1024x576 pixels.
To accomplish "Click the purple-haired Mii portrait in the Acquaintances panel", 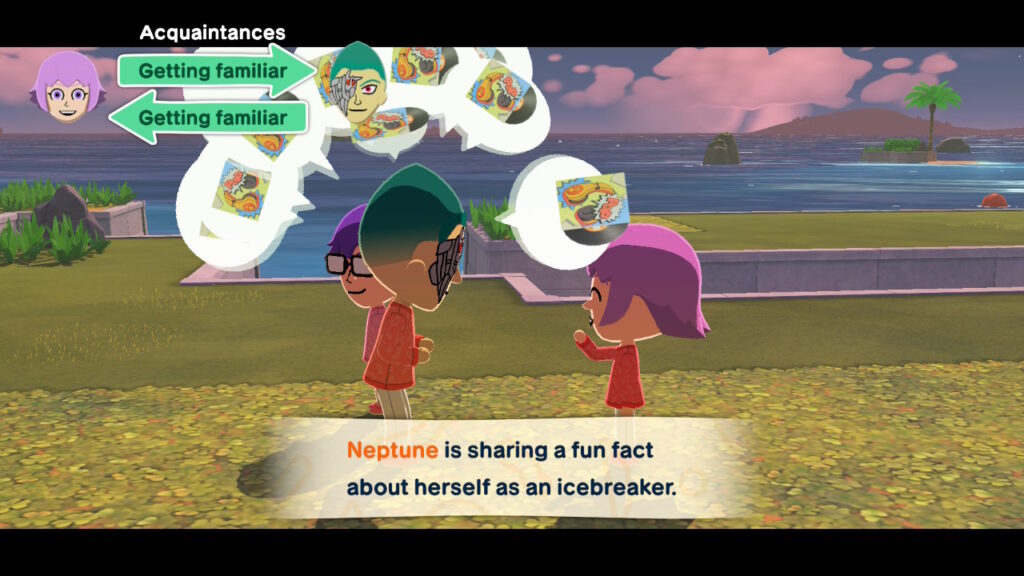I will pos(67,87).
